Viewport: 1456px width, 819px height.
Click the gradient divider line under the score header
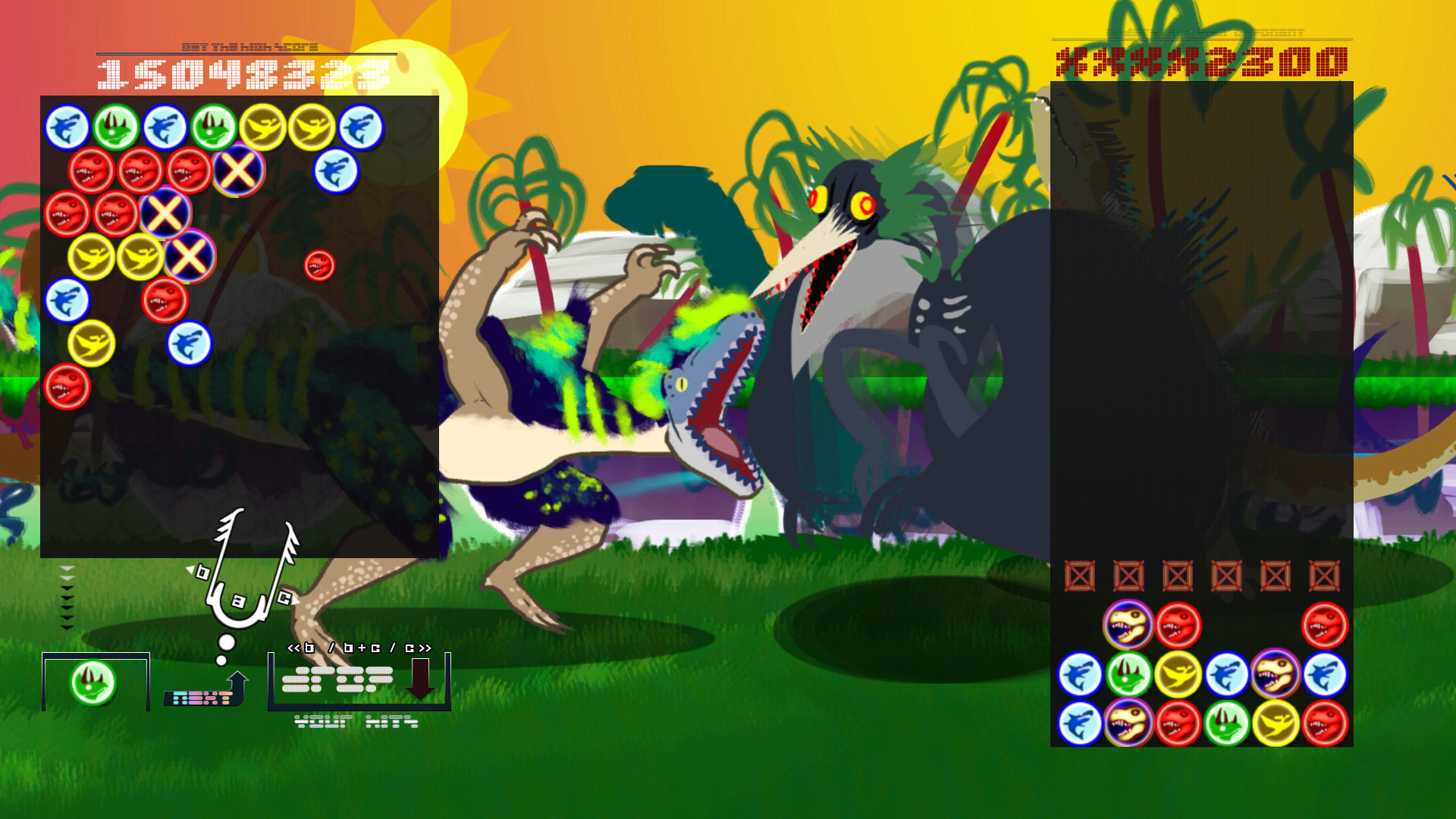(x=246, y=54)
